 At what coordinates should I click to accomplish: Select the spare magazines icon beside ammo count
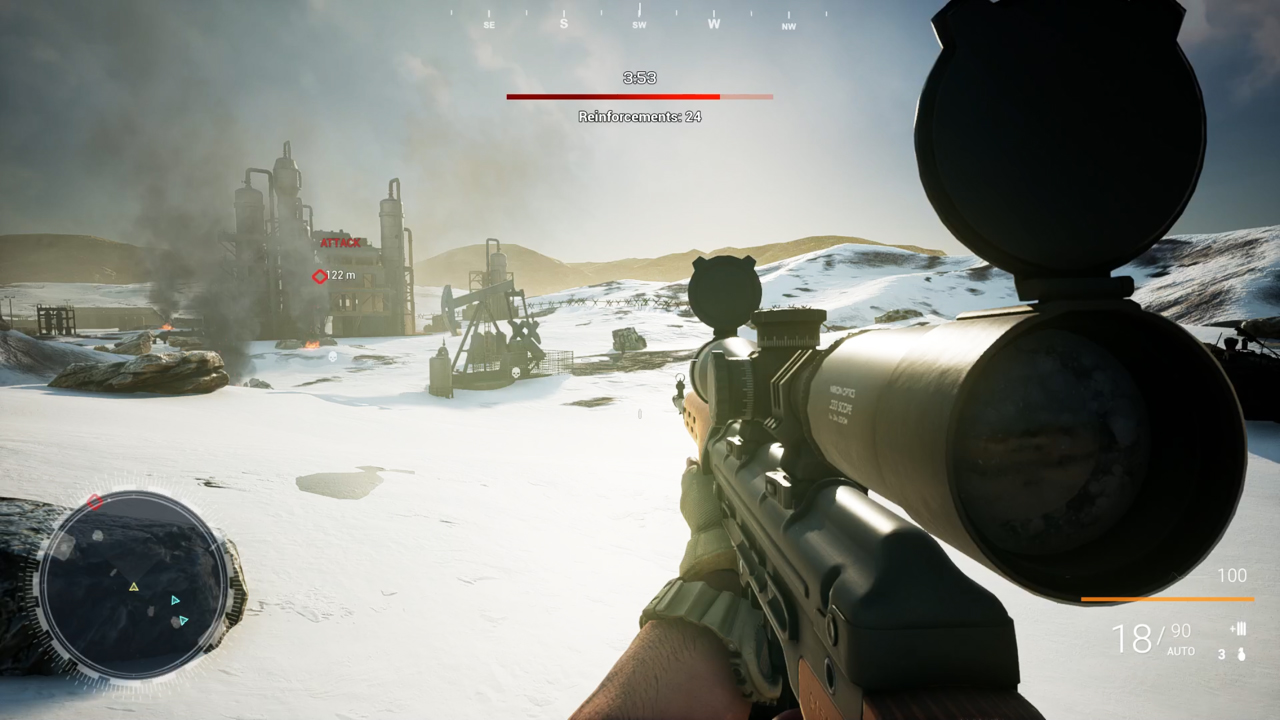pyautogui.click(x=1238, y=629)
